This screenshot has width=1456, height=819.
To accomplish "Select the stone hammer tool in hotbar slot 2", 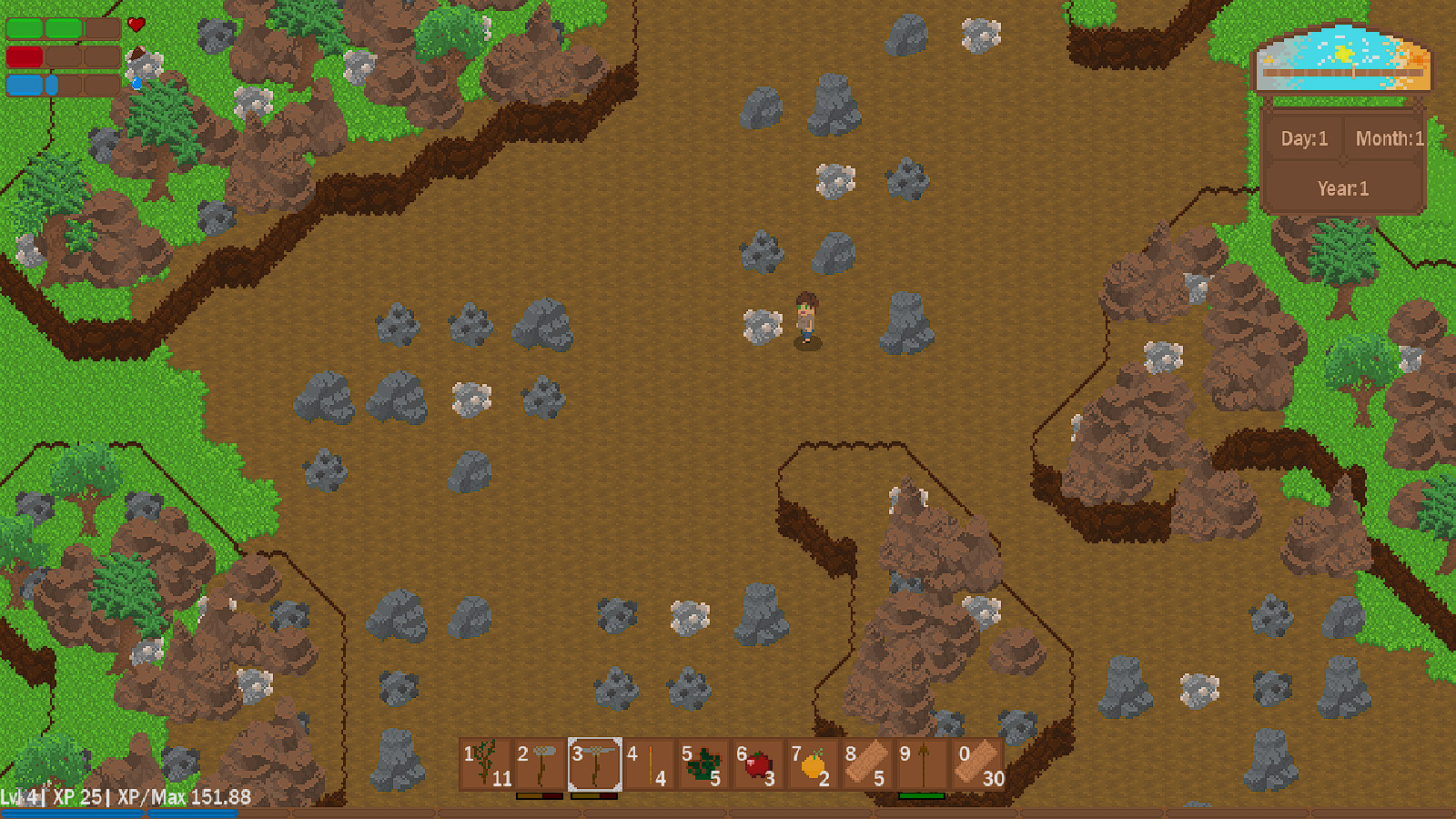I will pos(541,764).
